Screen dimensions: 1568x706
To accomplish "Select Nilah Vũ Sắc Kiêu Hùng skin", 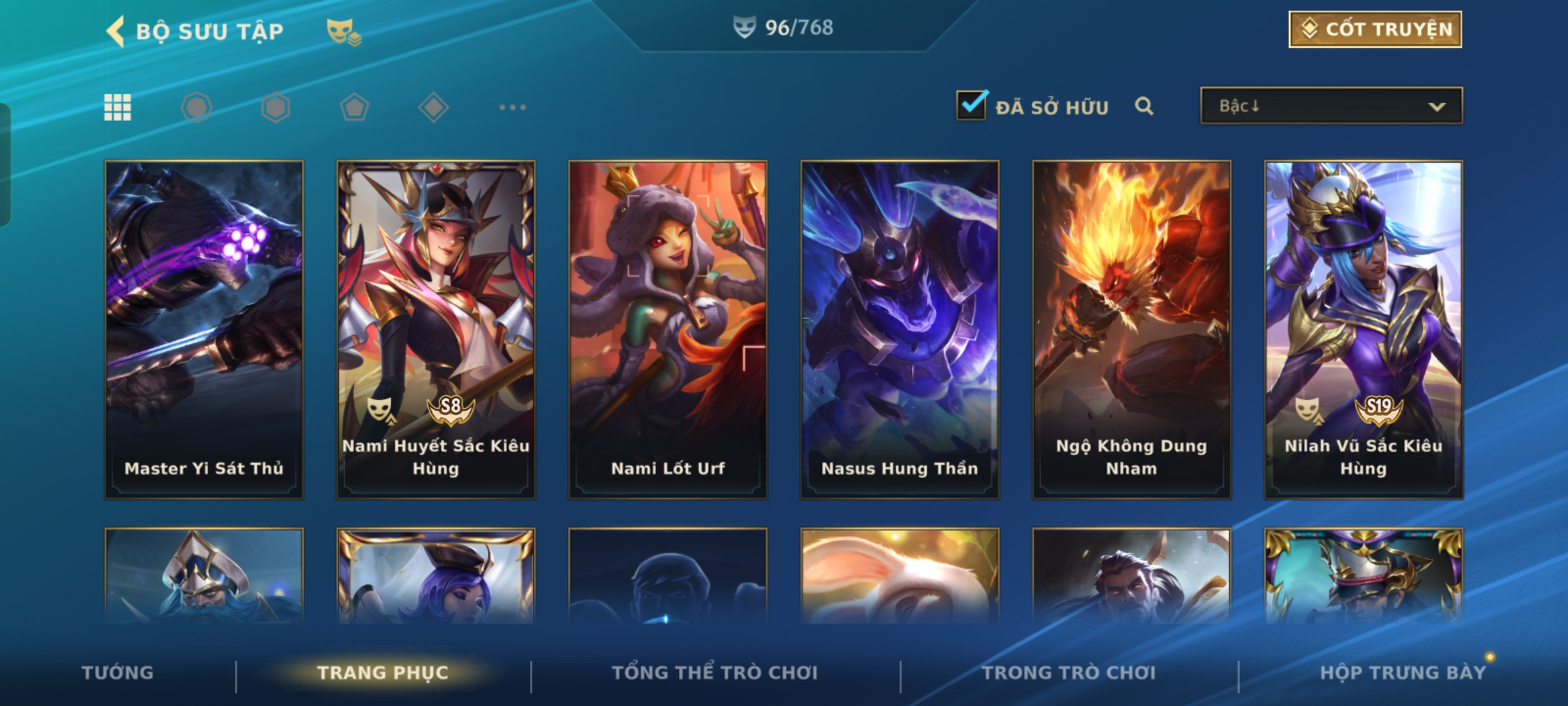I will (x=1364, y=329).
